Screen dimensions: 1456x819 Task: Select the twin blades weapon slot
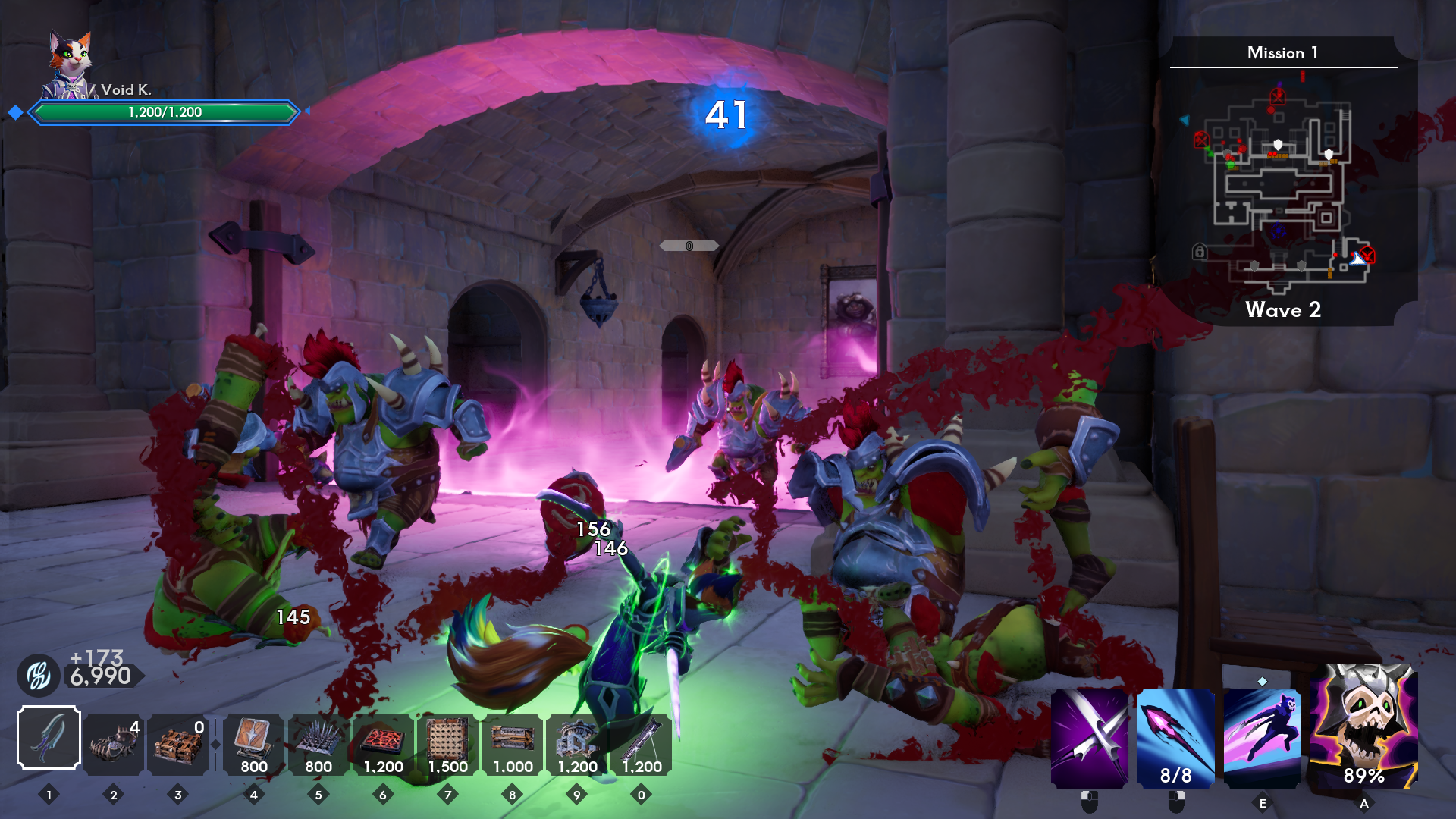(x=49, y=737)
